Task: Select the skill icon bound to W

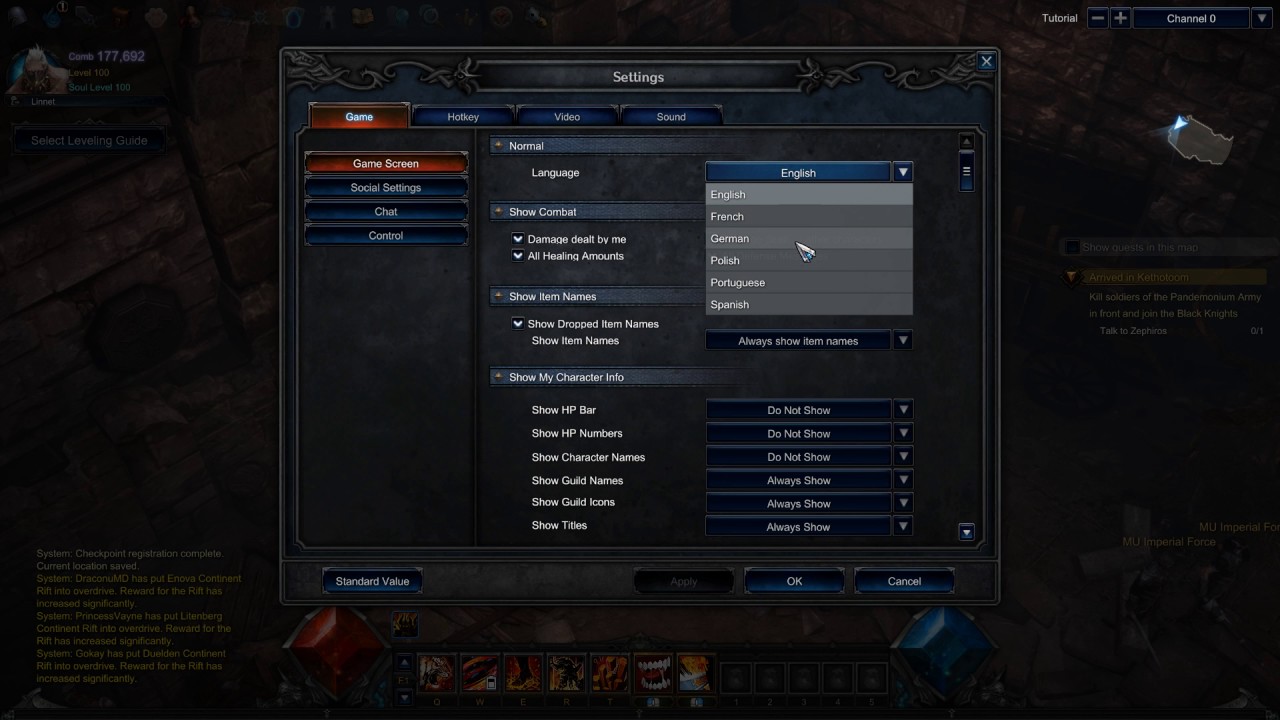Action: [479, 672]
